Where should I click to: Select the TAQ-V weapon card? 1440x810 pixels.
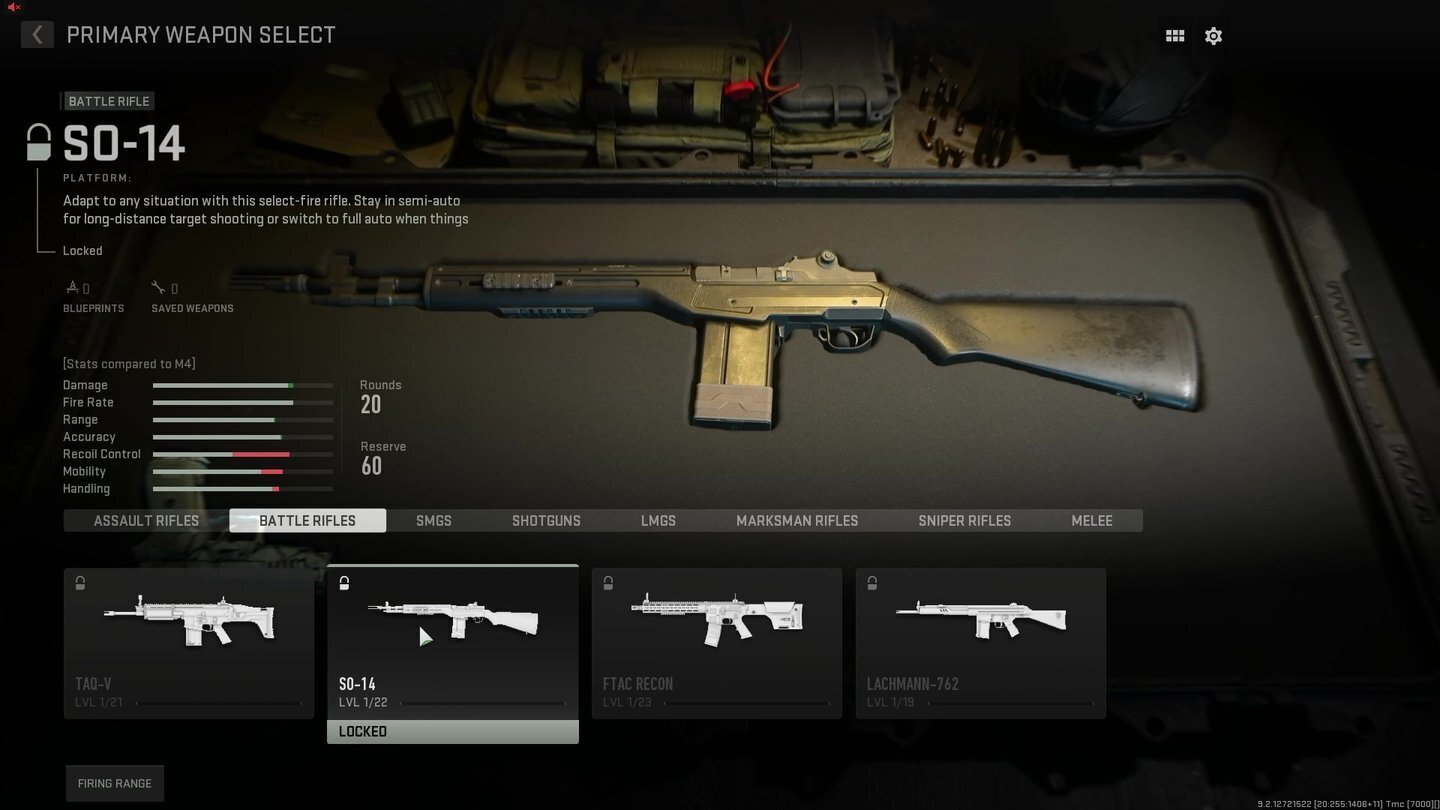click(188, 640)
